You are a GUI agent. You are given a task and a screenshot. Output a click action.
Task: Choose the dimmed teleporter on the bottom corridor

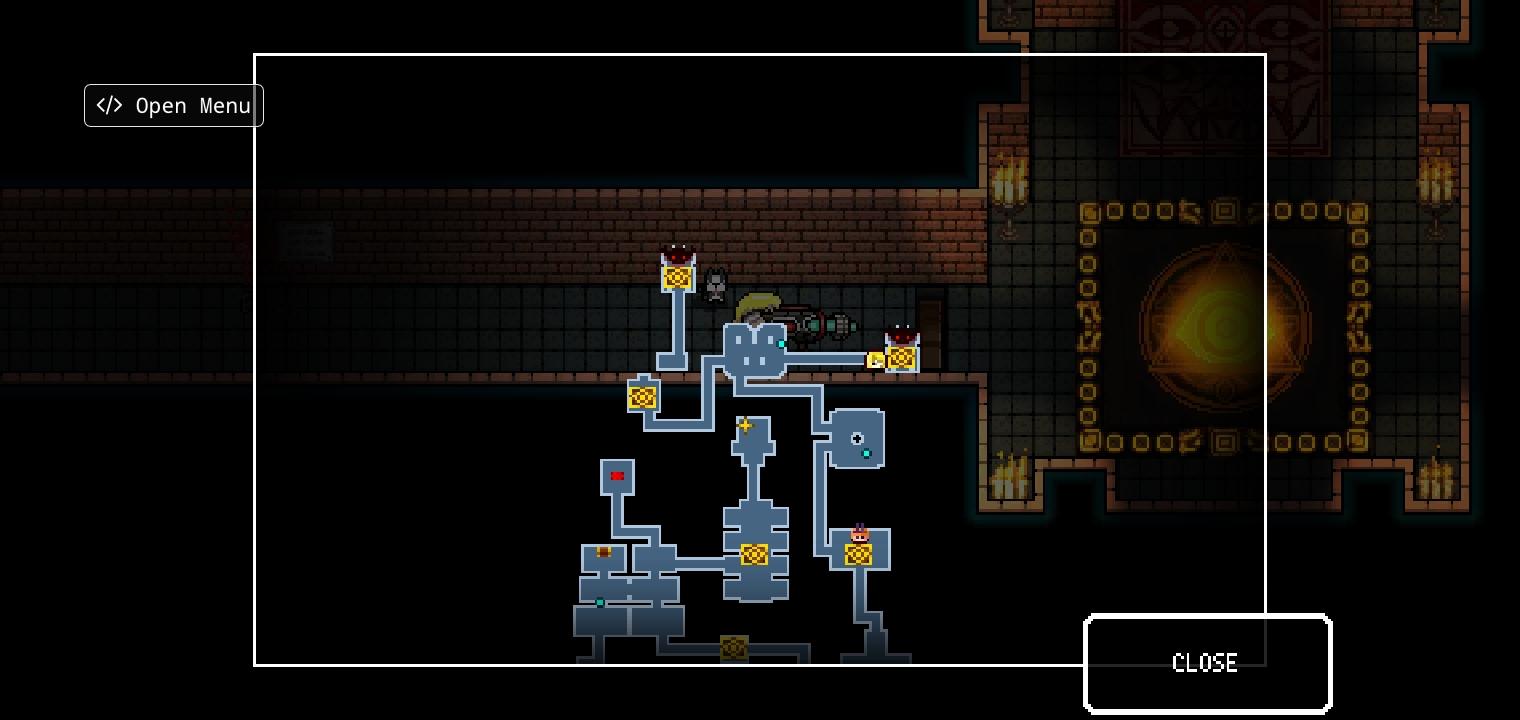tap(734, 648)
